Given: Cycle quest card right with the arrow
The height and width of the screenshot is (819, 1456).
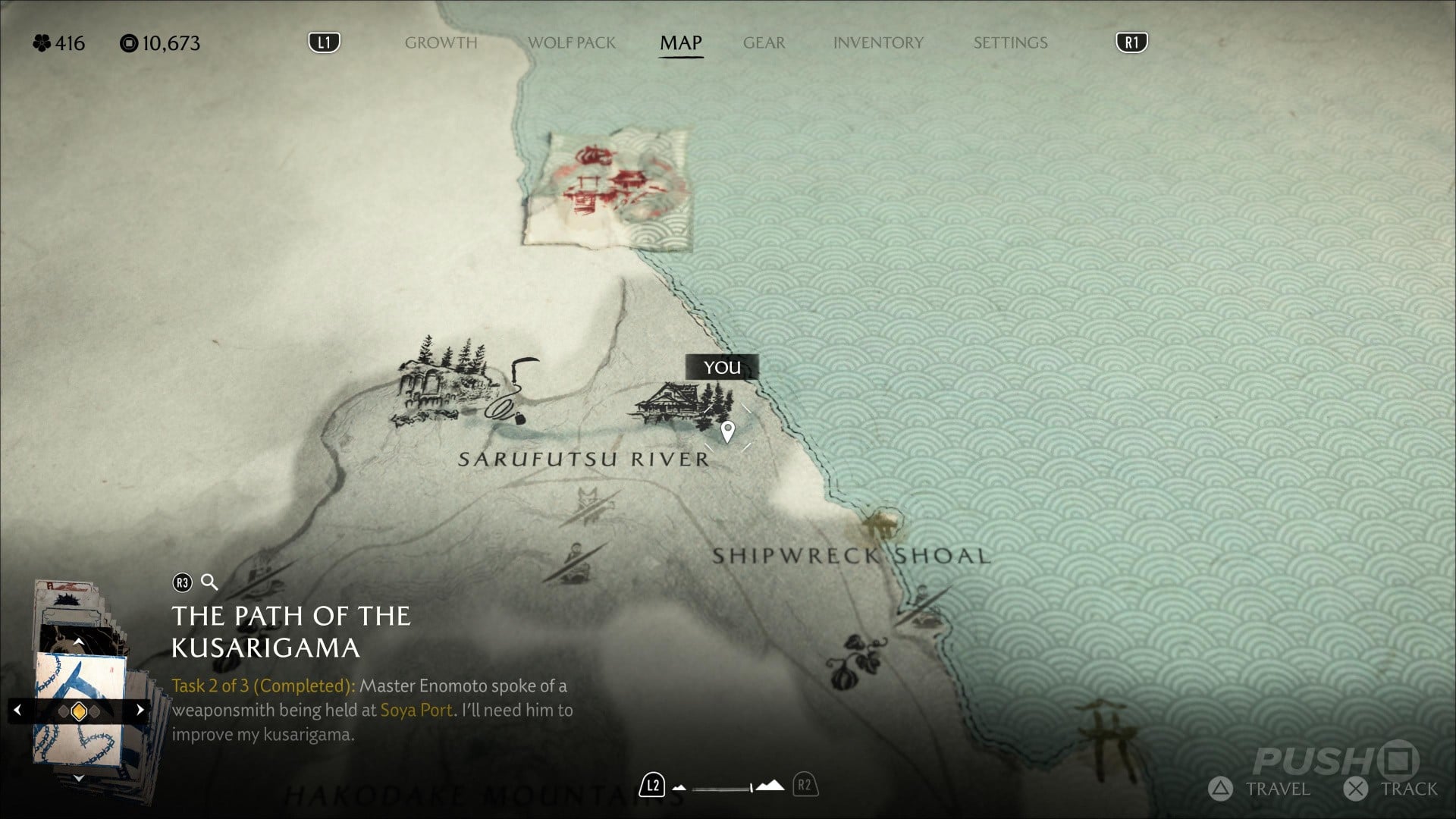Looking at the screenshot, I should point(140,711).
